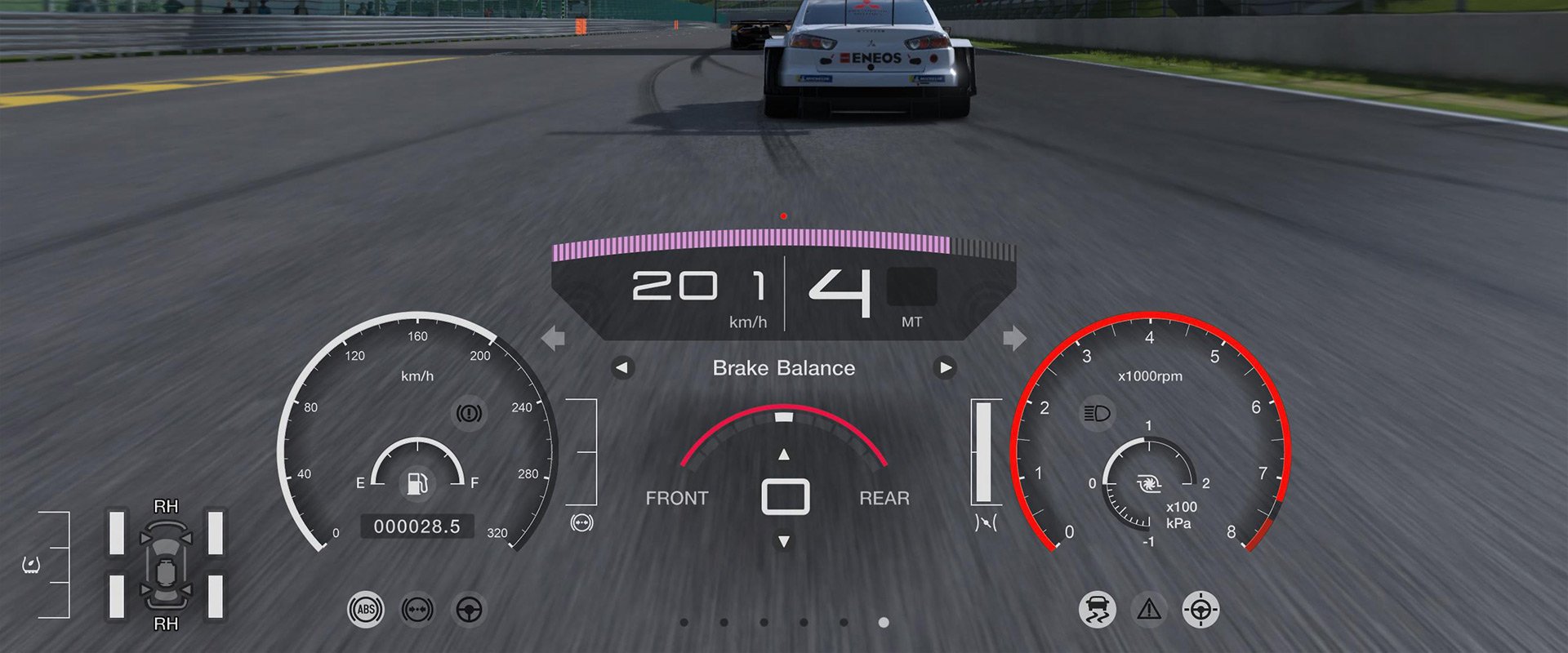Select the steering wheel assist icon
Image resolution: width=1568 pixels, height=653 pixels.
click(x=469, y=610)
